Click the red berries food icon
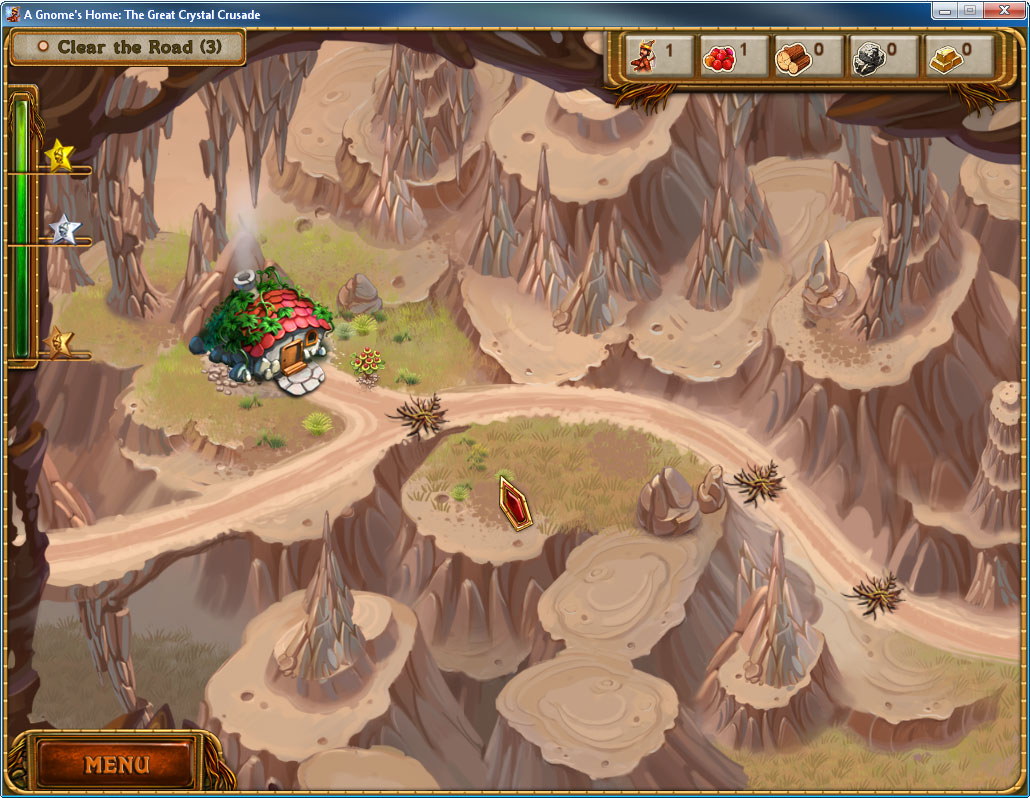Viewport: 1030px width, 798px height. [718, 57]
